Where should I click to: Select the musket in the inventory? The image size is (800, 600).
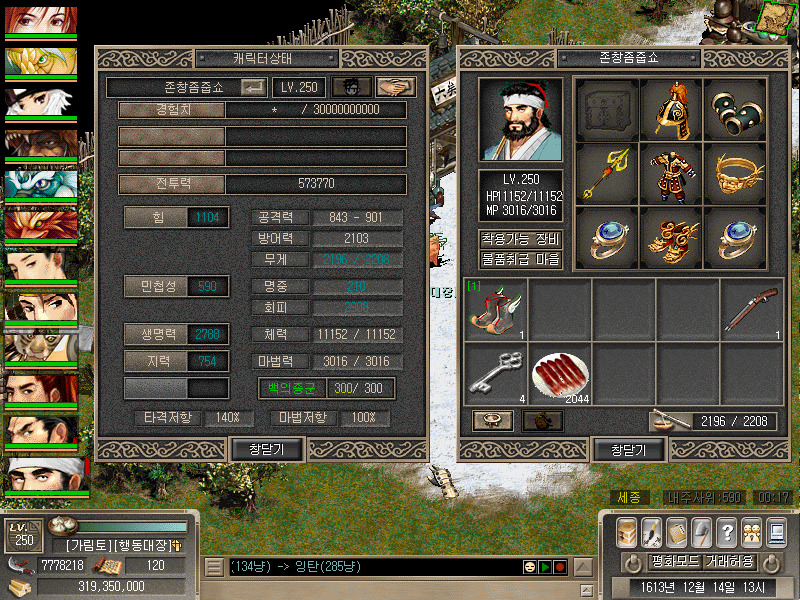tap(751, 310)
